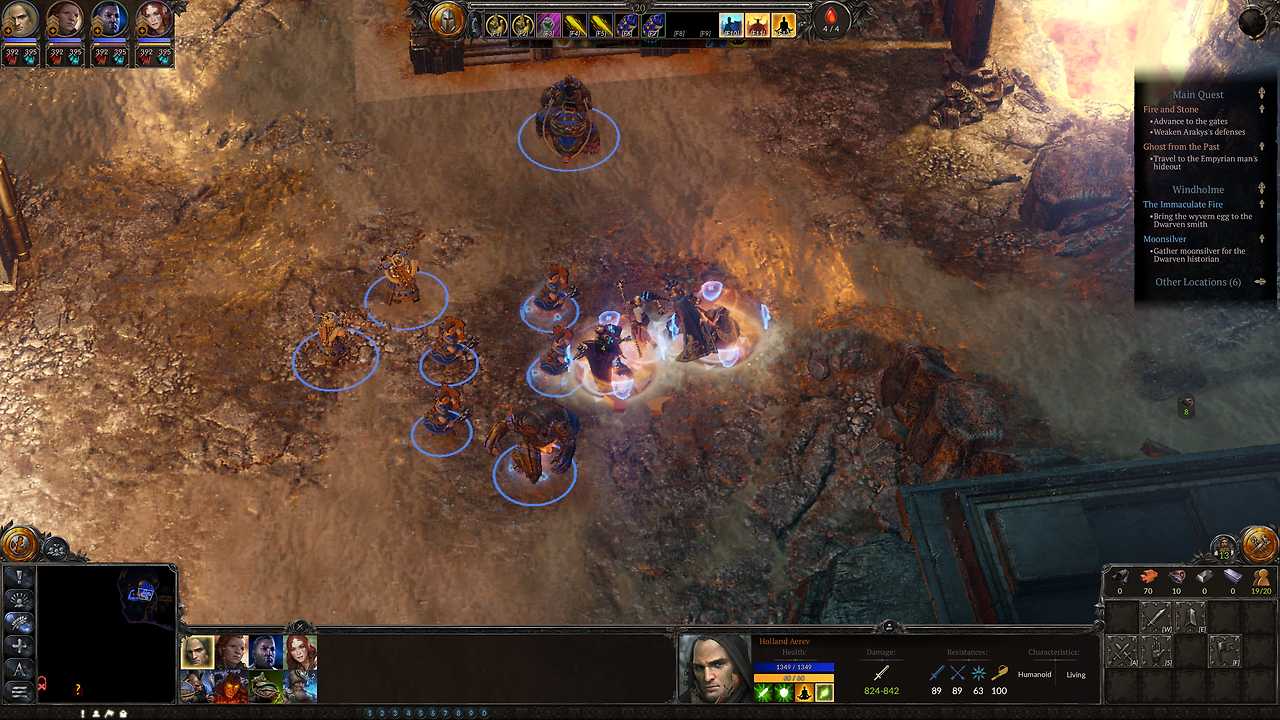Click the letter A minimap side button

click(x=19, y=669)
